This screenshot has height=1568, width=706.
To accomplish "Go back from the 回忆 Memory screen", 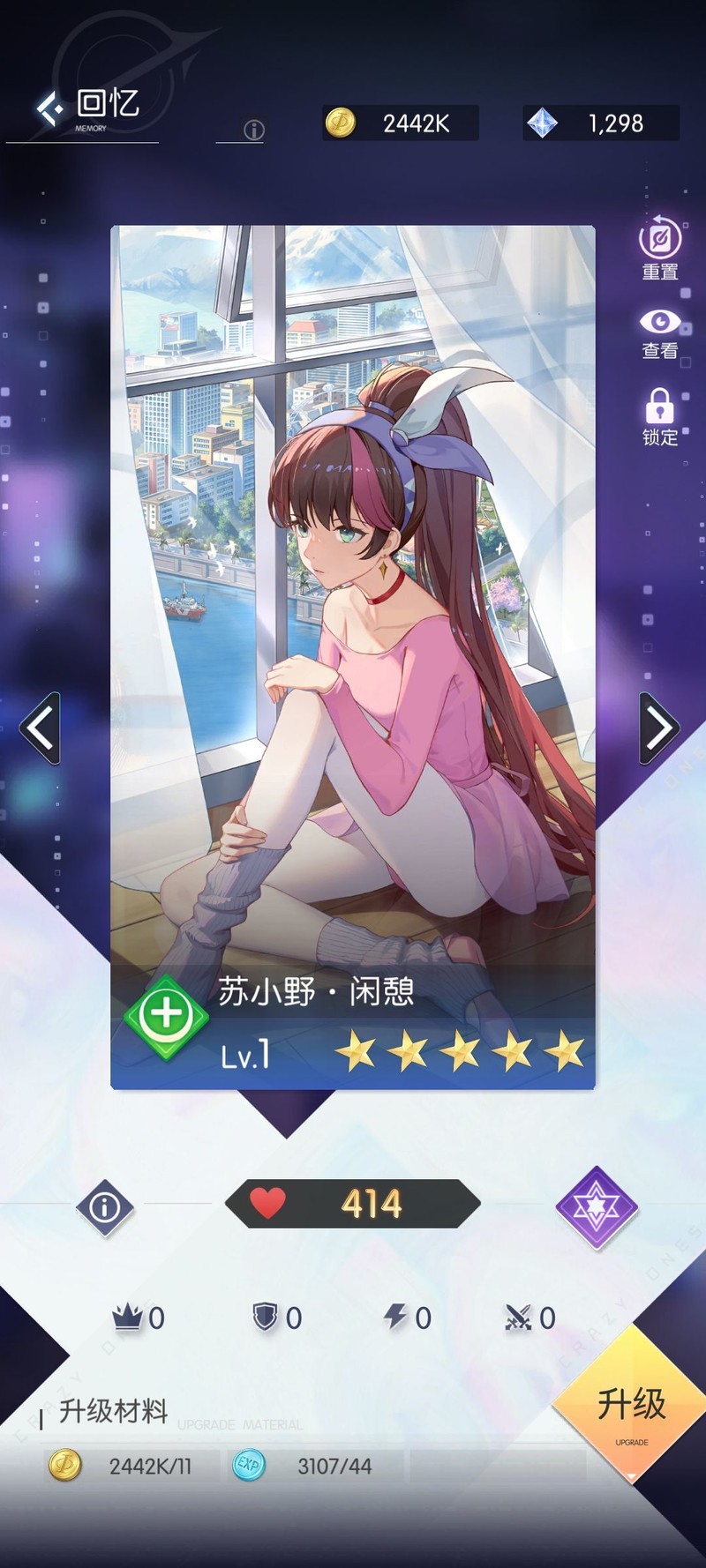I will [49, 108].
